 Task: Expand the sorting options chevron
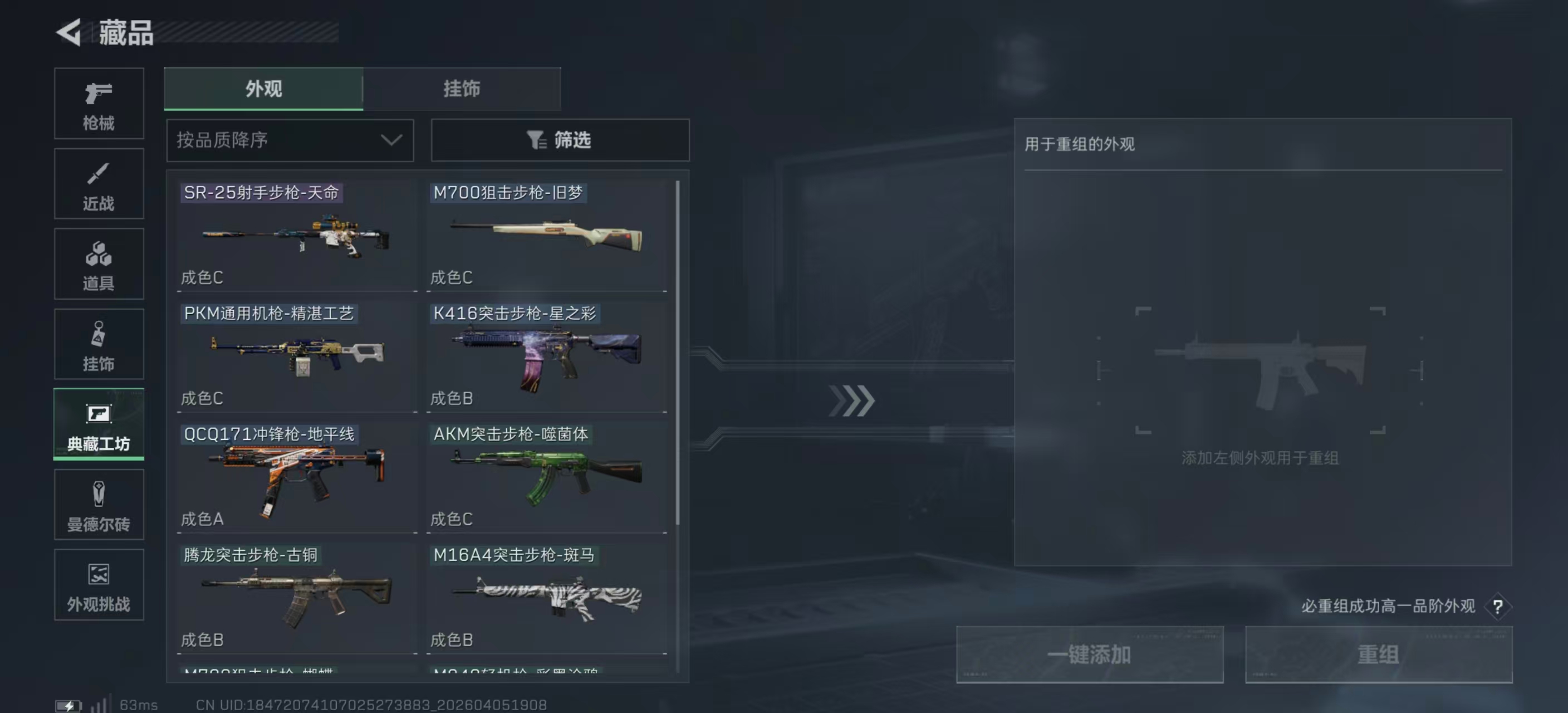coord(391,140)
